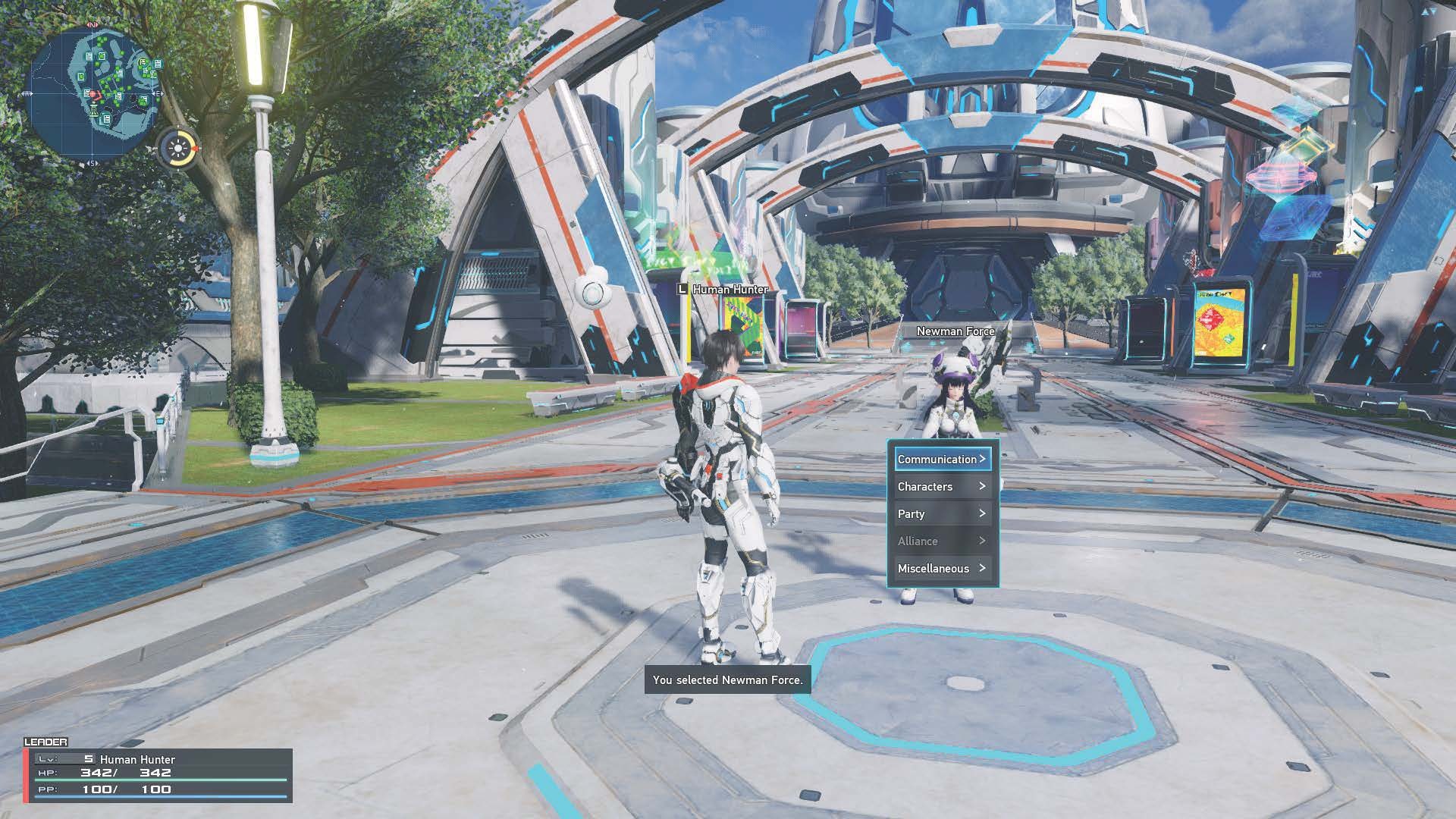Click the sun compass dial below the minimap
1456x819 pixels.
click(x=177, y=149)
